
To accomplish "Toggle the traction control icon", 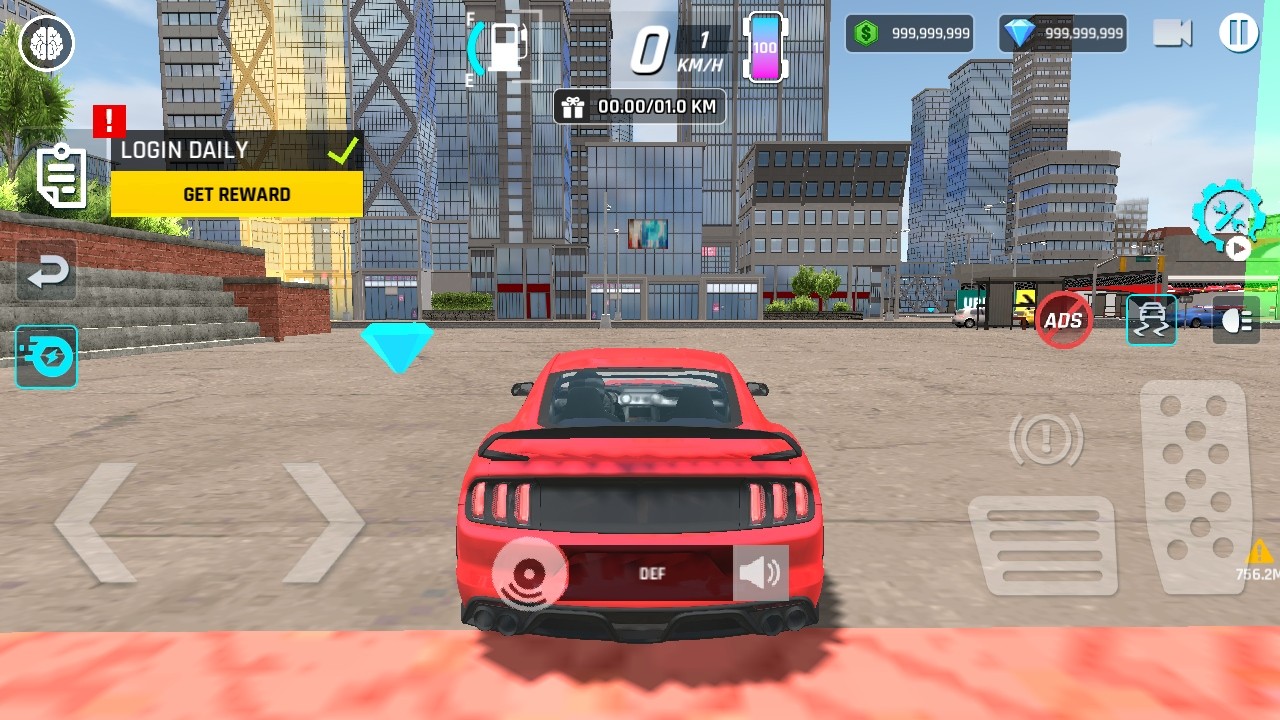I will point(1151,320).
